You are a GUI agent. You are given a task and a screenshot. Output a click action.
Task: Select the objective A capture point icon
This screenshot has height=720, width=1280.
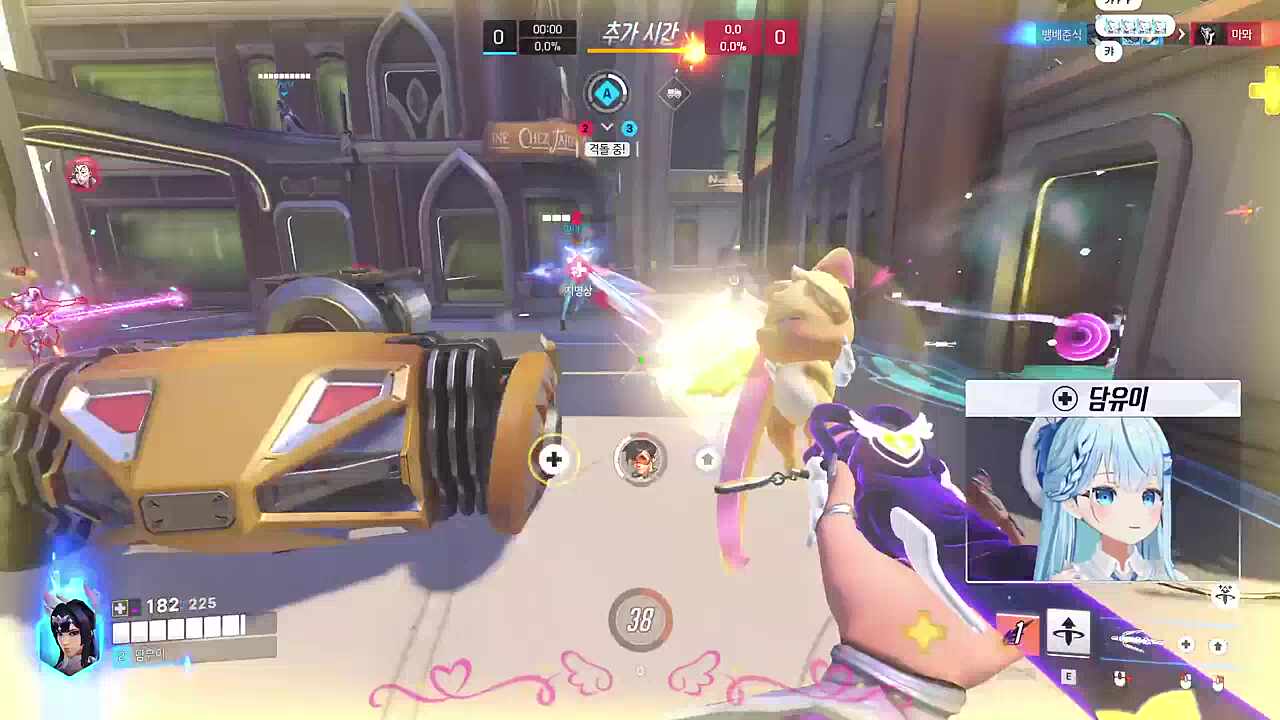pos(606,94)
